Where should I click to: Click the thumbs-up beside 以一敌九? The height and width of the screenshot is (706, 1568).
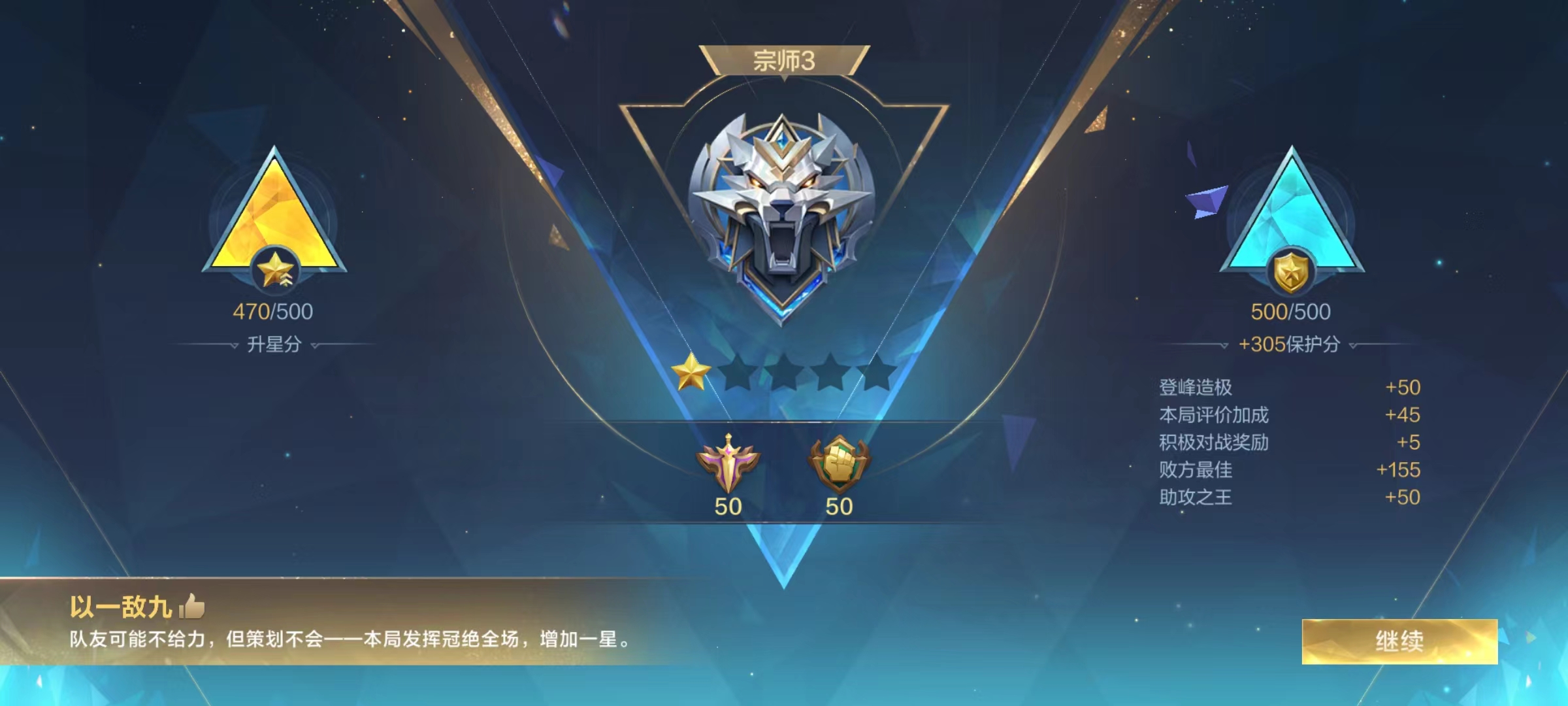point(189,607)
